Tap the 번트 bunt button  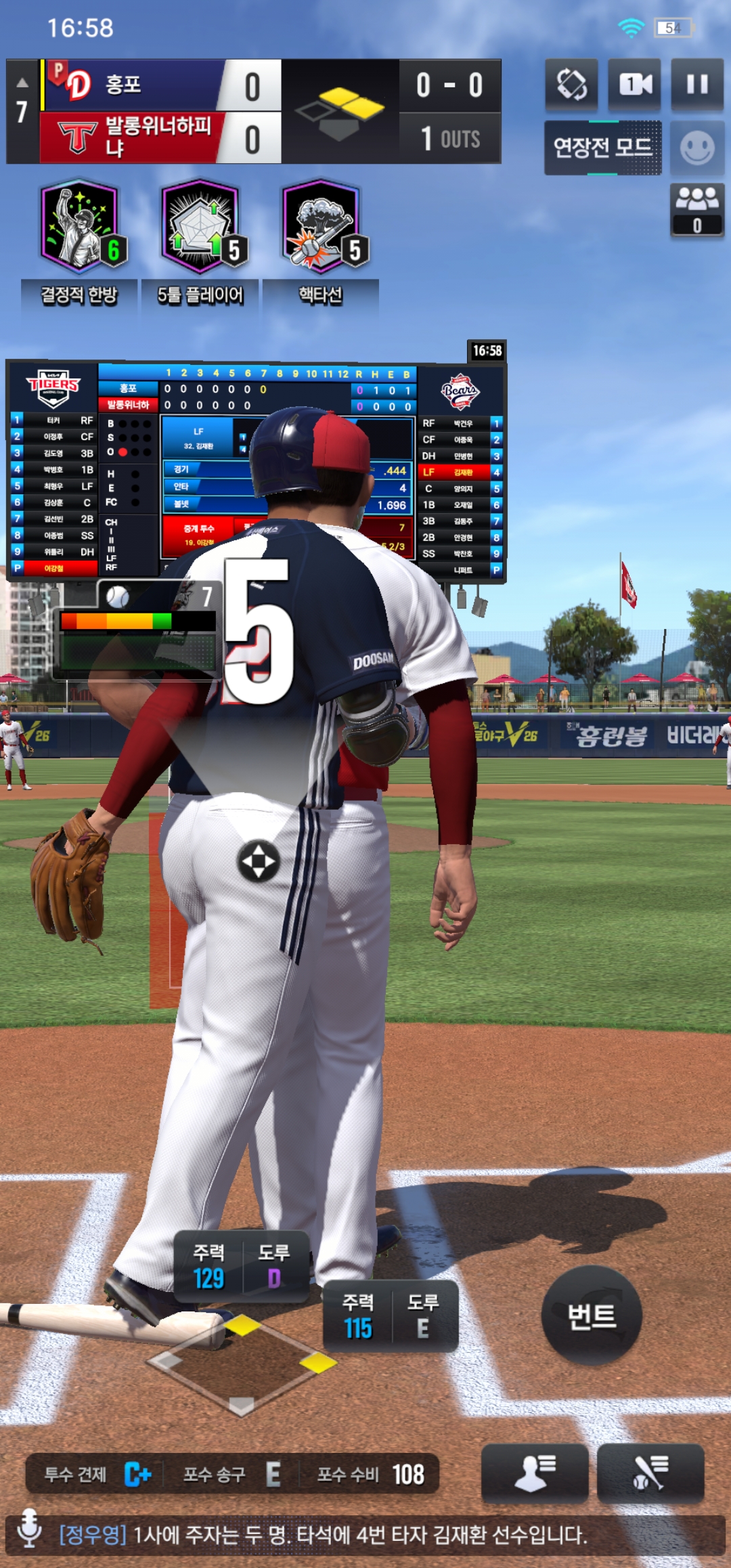point(592,1316)
